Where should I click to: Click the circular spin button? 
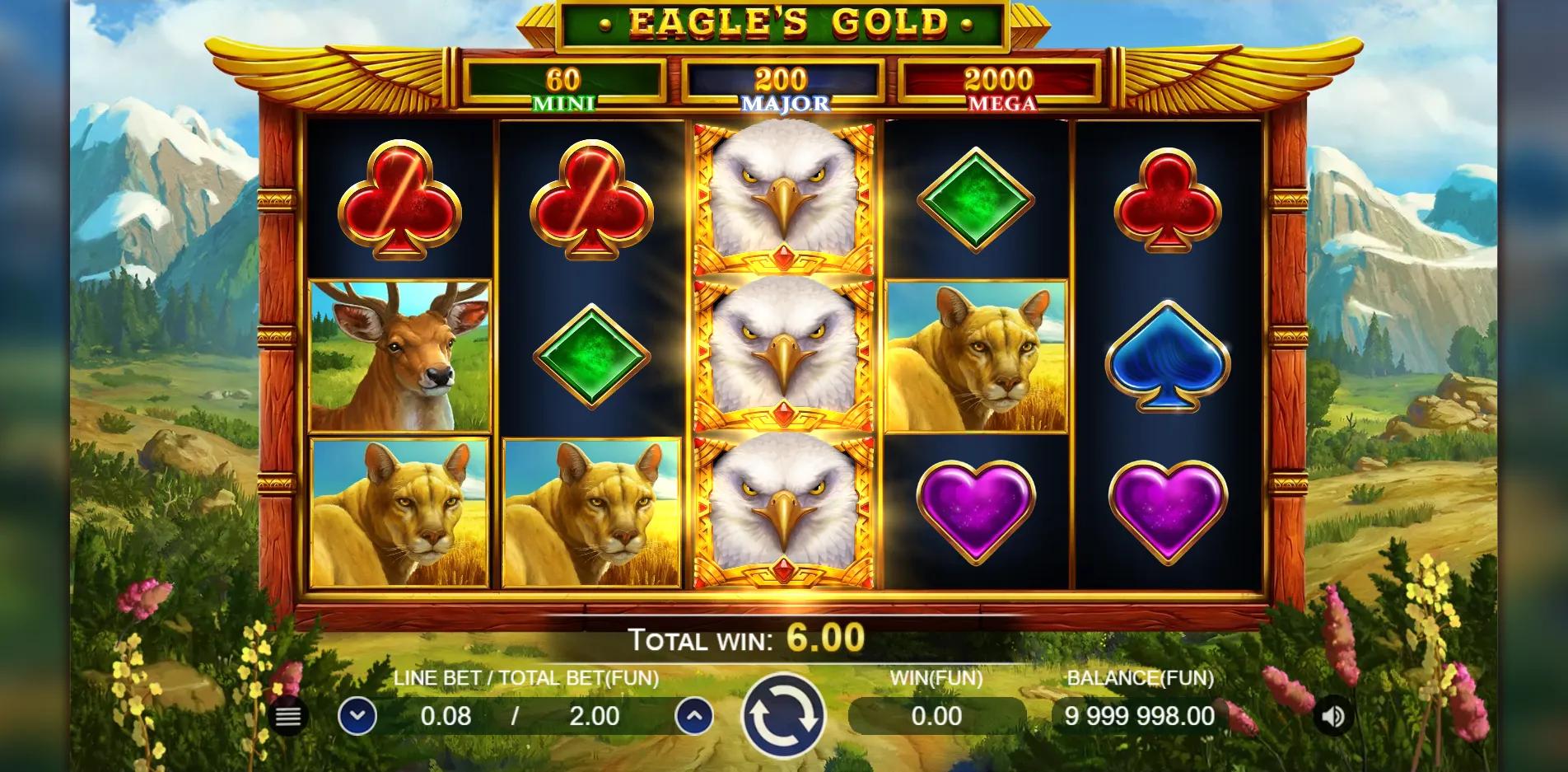tap(784, 716)
